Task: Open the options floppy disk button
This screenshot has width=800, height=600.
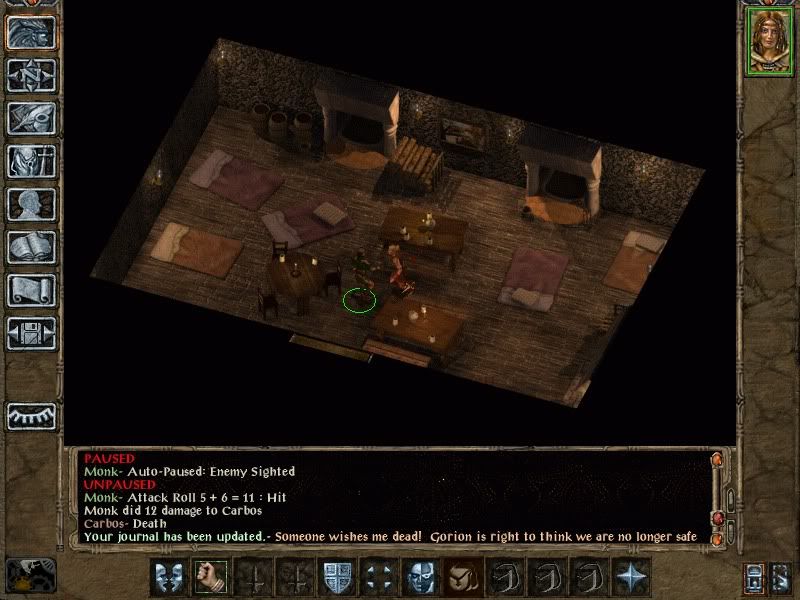Action: coord(31,332)
